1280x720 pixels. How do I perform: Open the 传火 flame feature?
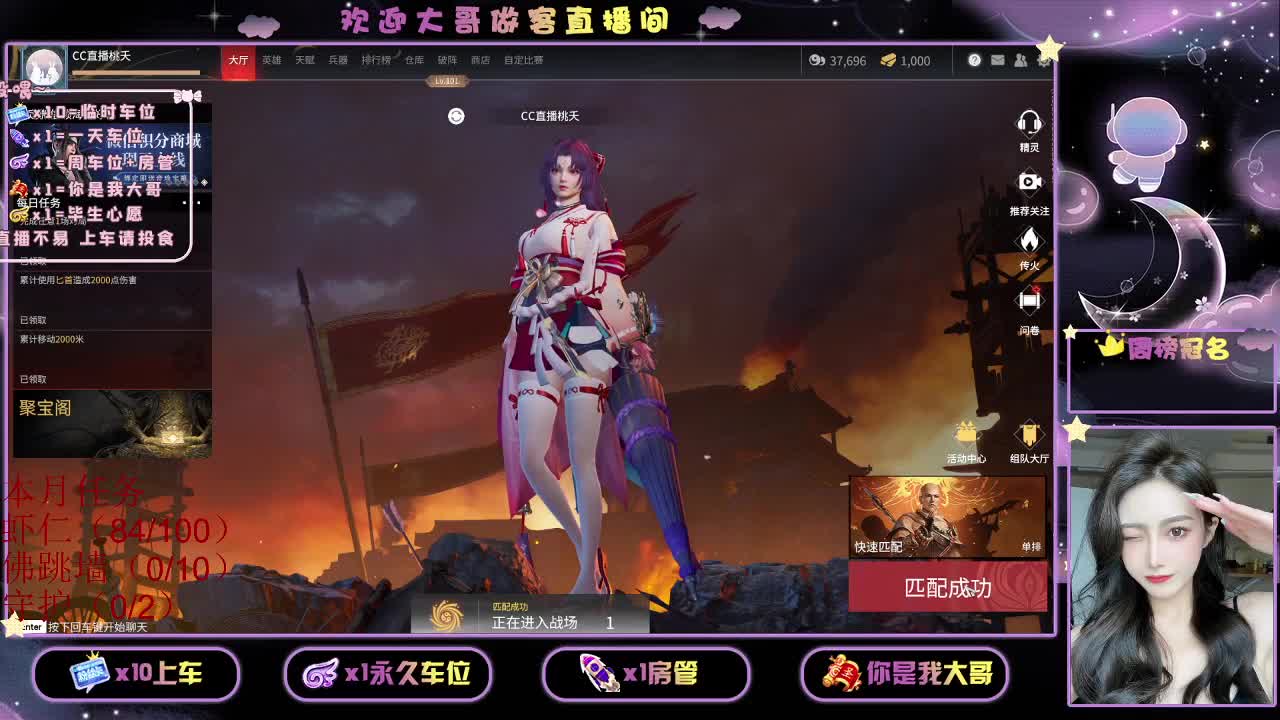[x=1029, y=240]
